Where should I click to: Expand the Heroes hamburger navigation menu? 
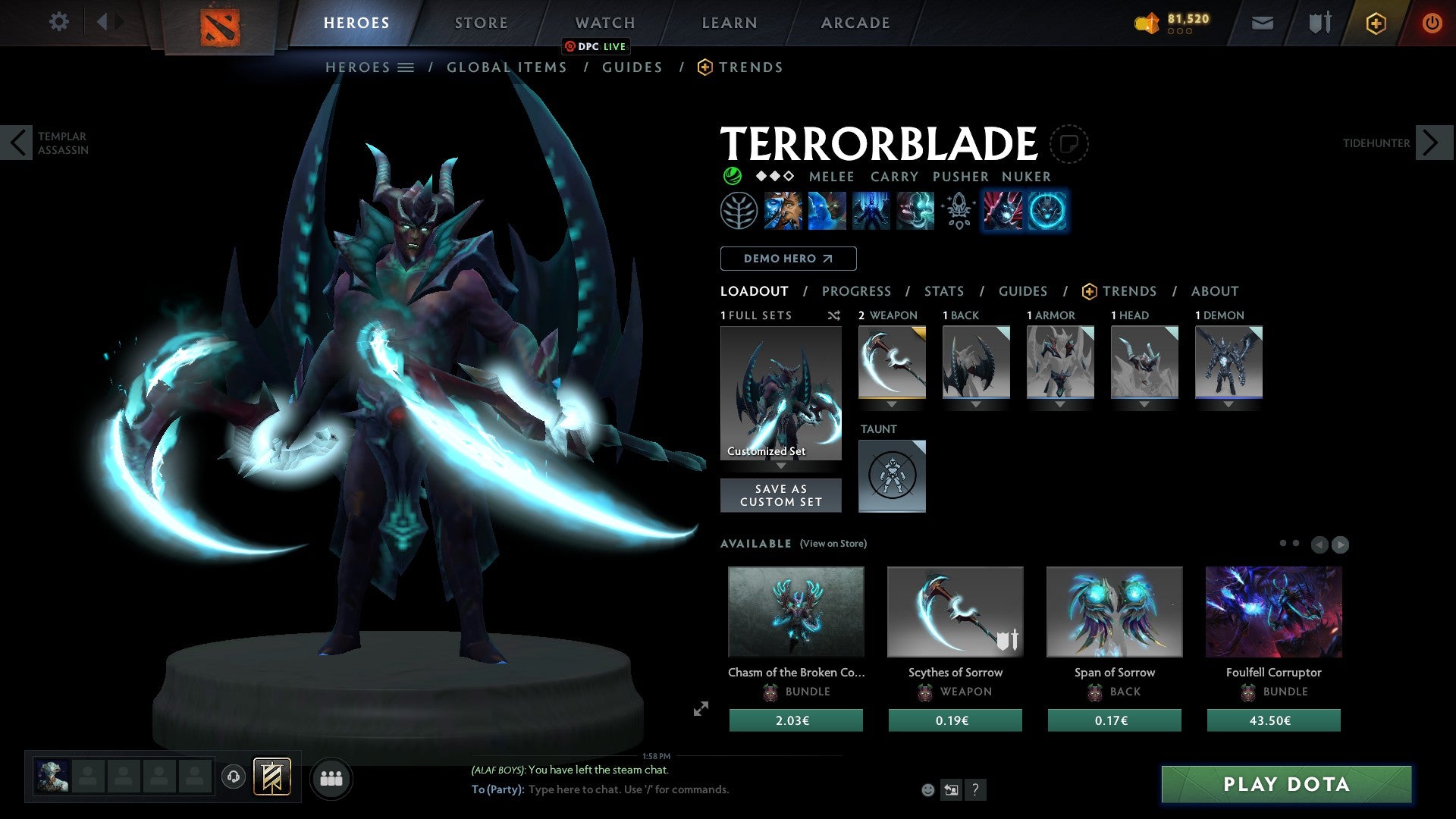(x=406, y=67)
